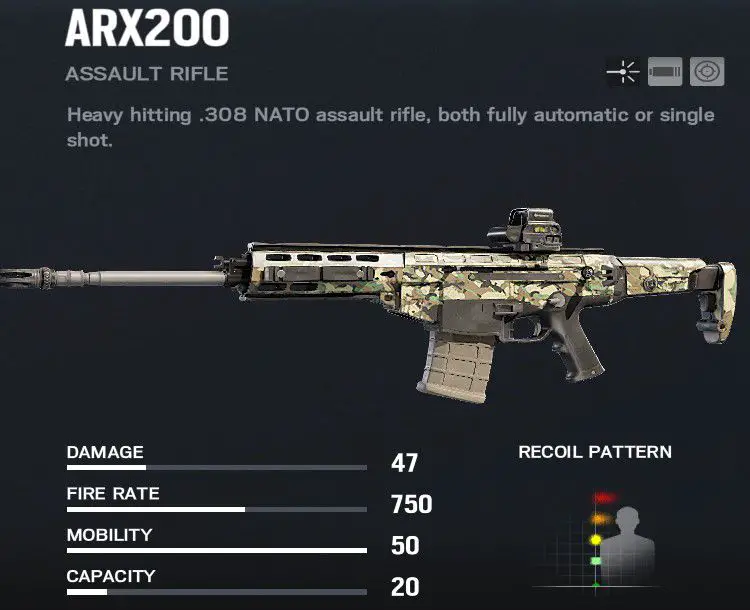Choose the scope sight attachment icon
The width and height of the screenshot is (750, 610).
click(x=708, y=72)
